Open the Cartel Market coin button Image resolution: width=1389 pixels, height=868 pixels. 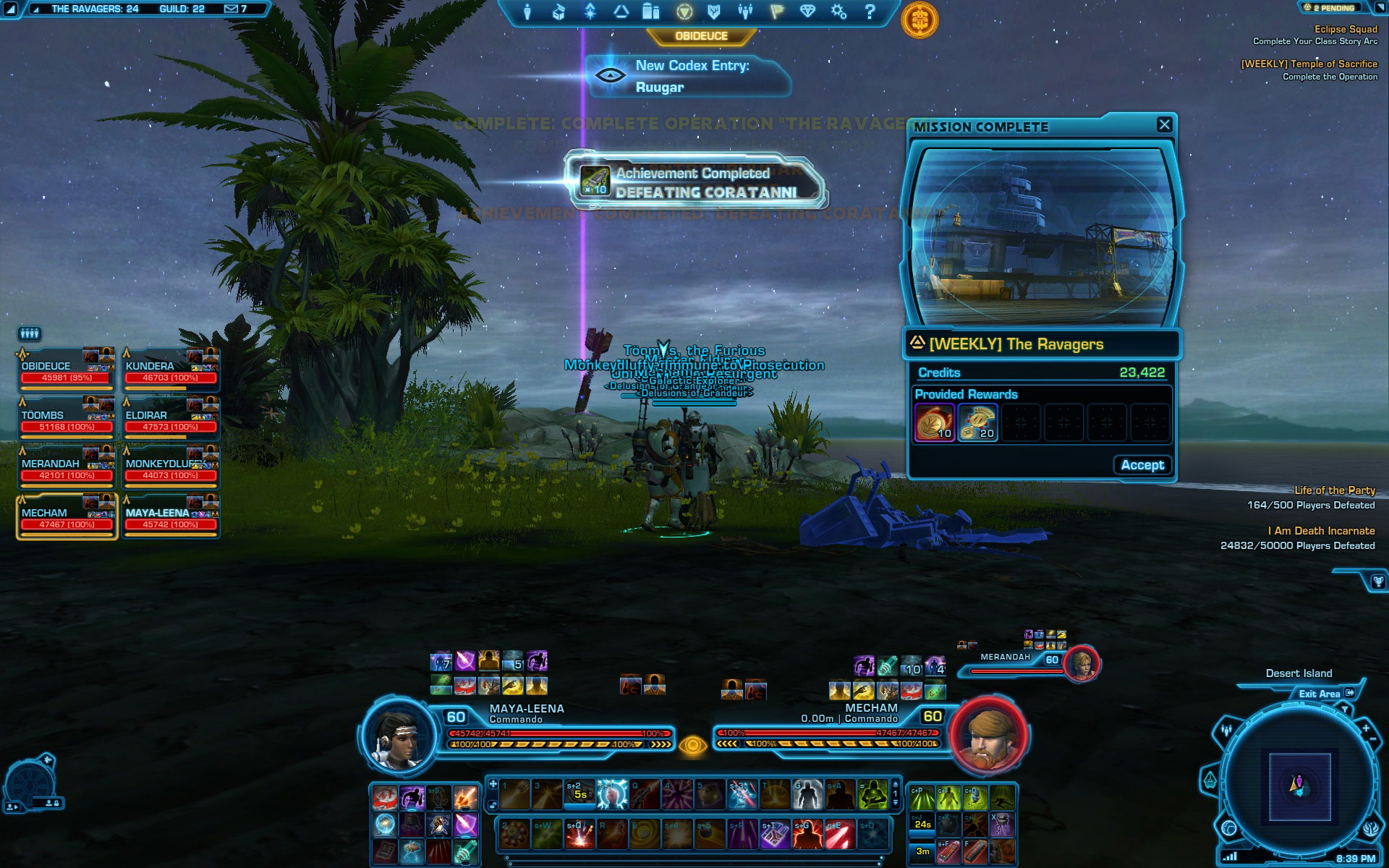919,20
